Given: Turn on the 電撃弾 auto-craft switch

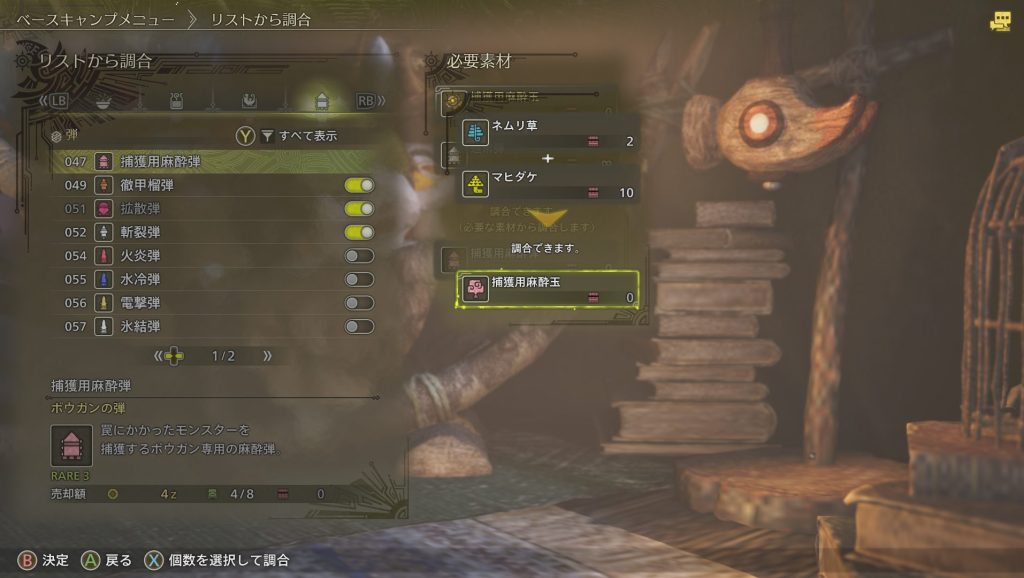Looking at the screenshot, I should coord(359,303).
